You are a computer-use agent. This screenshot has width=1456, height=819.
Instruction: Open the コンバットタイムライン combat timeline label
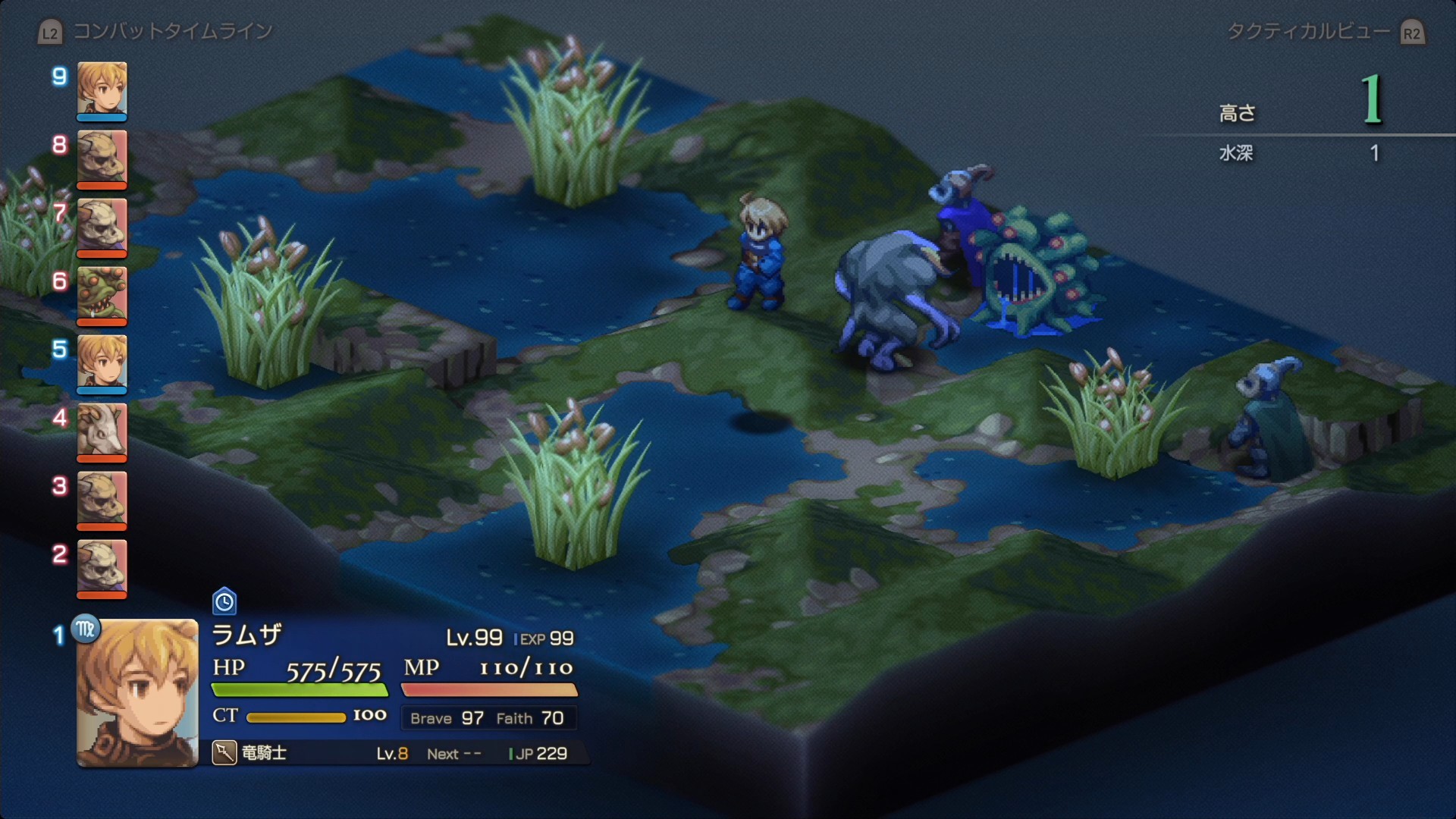coord(172,31)
